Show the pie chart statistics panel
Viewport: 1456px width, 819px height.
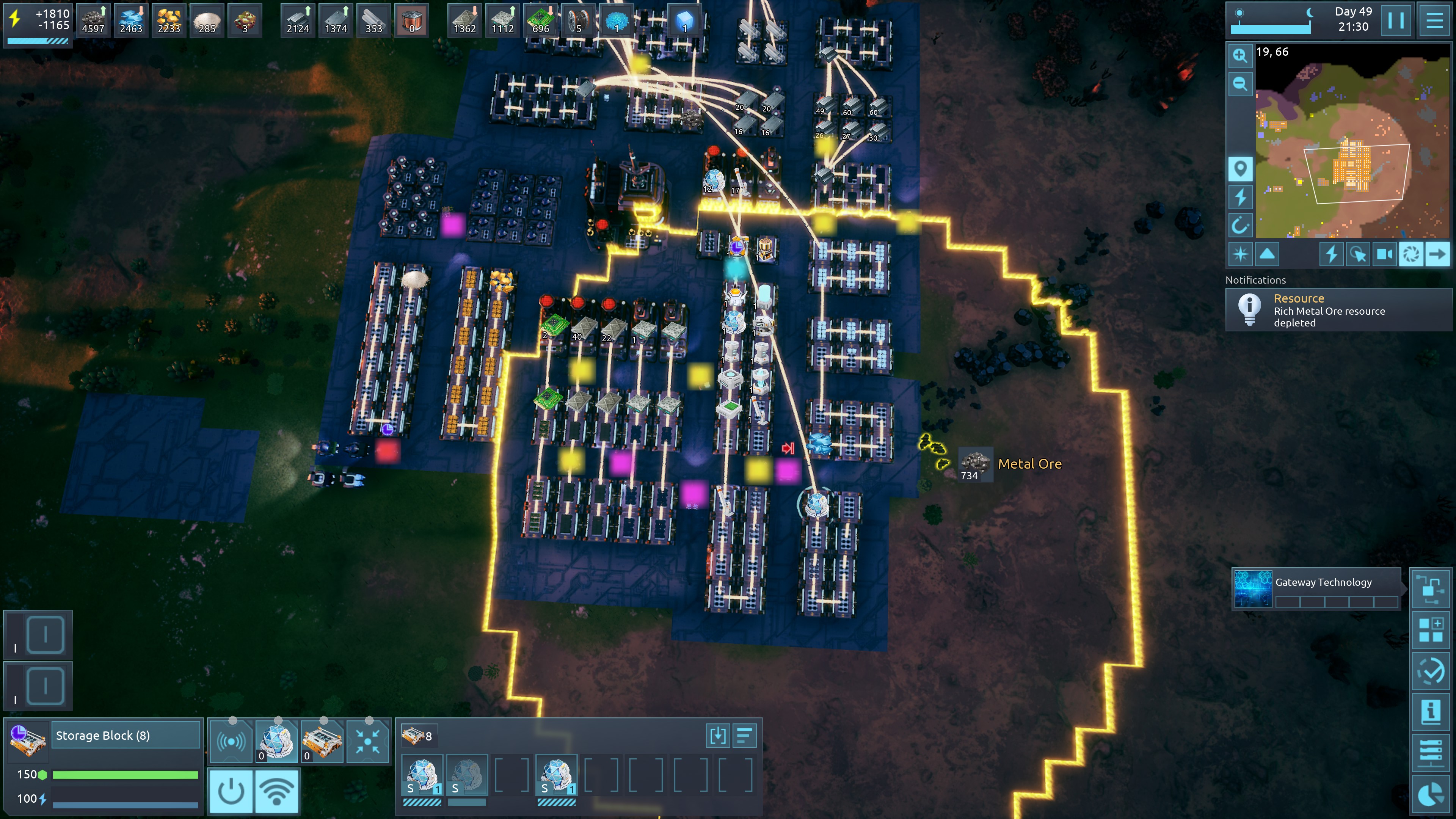coord(1431,794)
